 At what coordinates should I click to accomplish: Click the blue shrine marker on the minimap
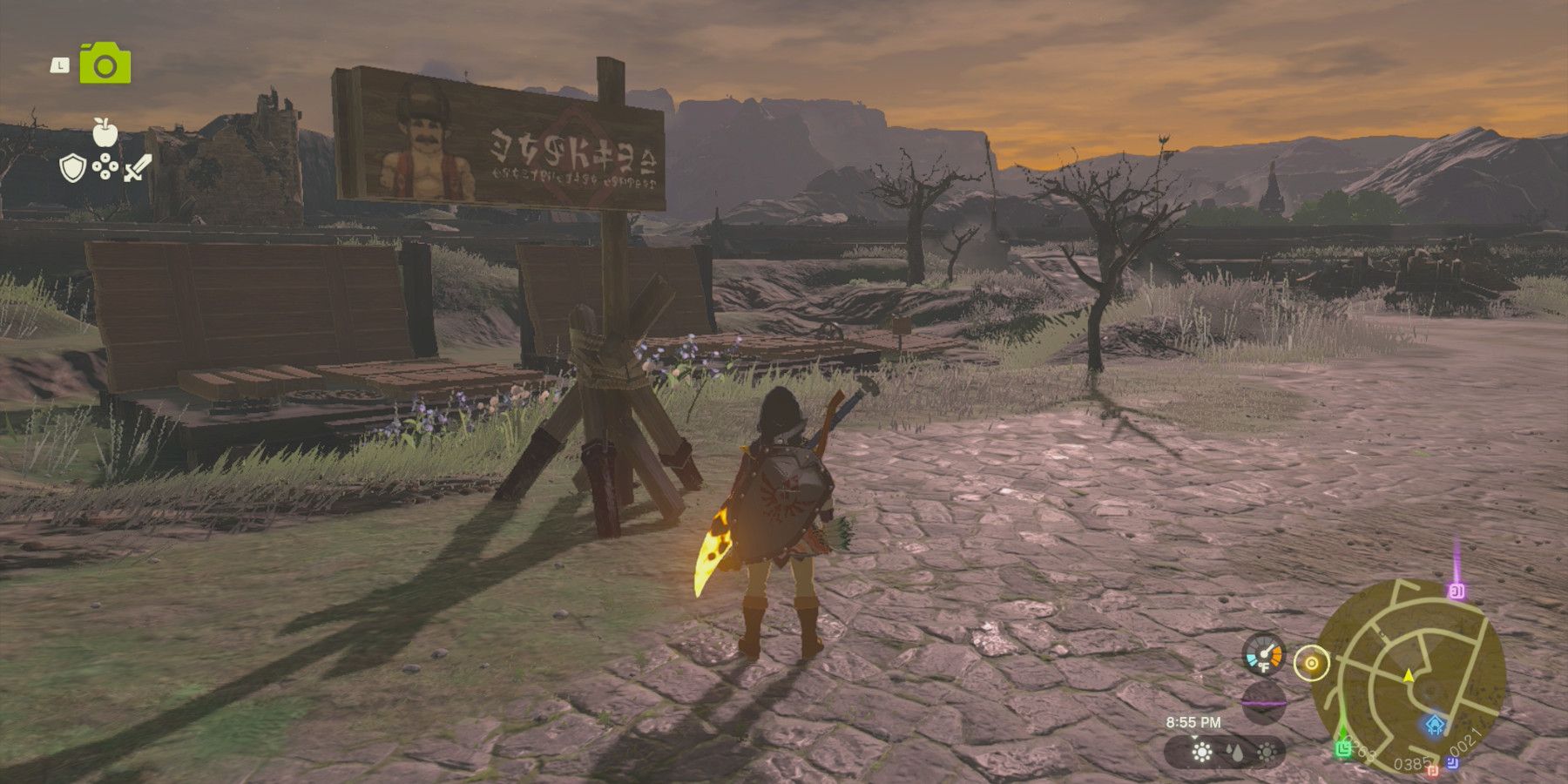click(x=1434, y=726)
